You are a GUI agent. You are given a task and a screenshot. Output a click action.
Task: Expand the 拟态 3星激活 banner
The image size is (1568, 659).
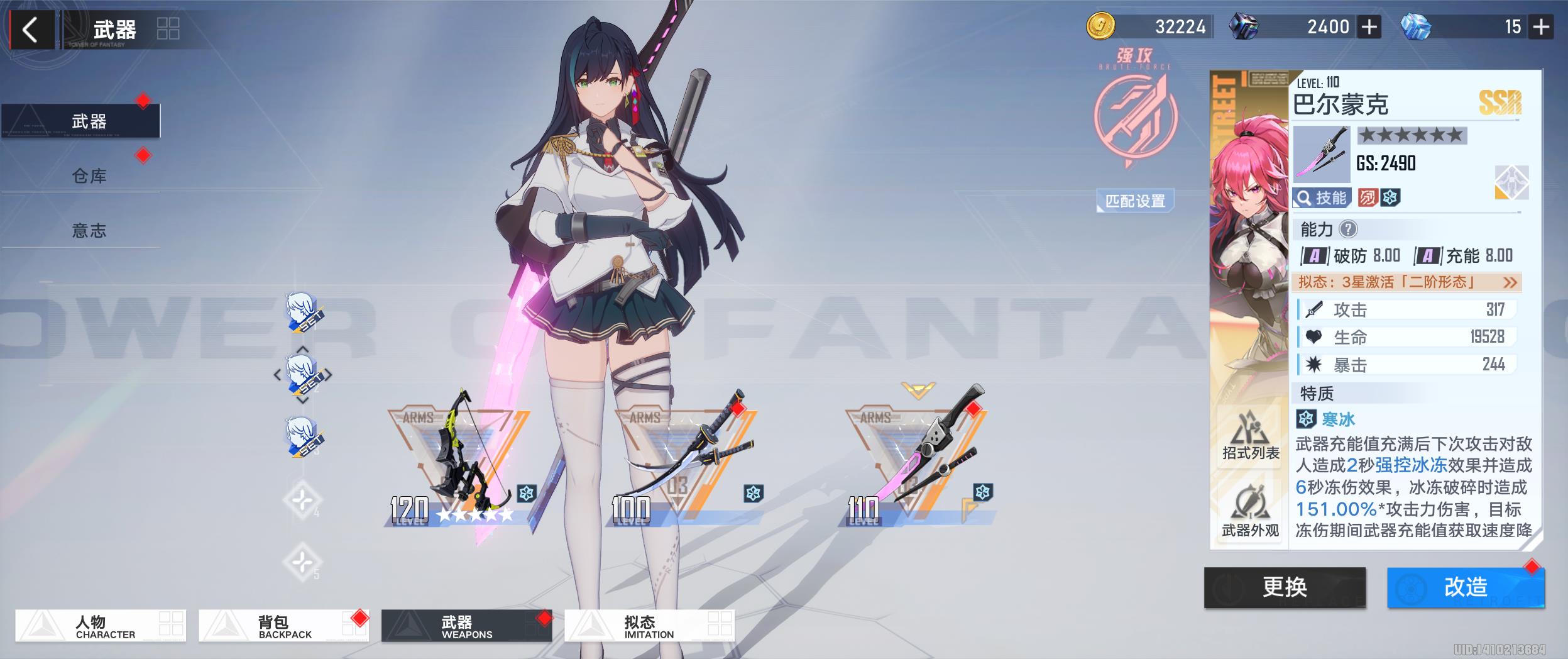[x=1408, y=282]
